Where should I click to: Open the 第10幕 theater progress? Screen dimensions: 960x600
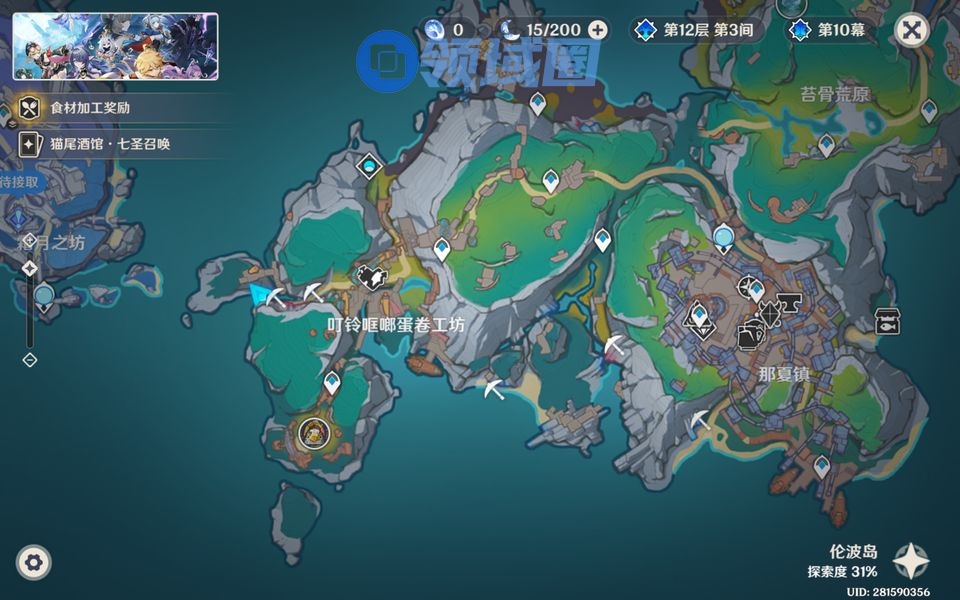click(830, 30)
